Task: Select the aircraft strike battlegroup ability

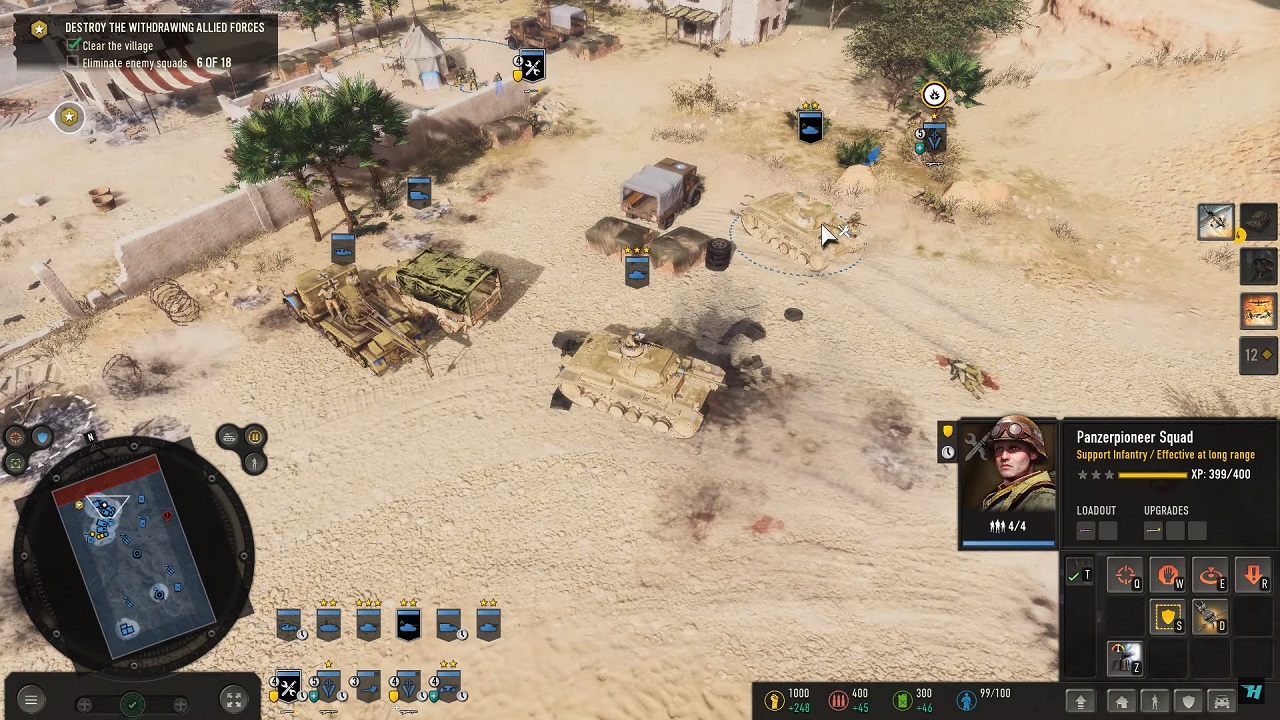Action: (1215, 221)
